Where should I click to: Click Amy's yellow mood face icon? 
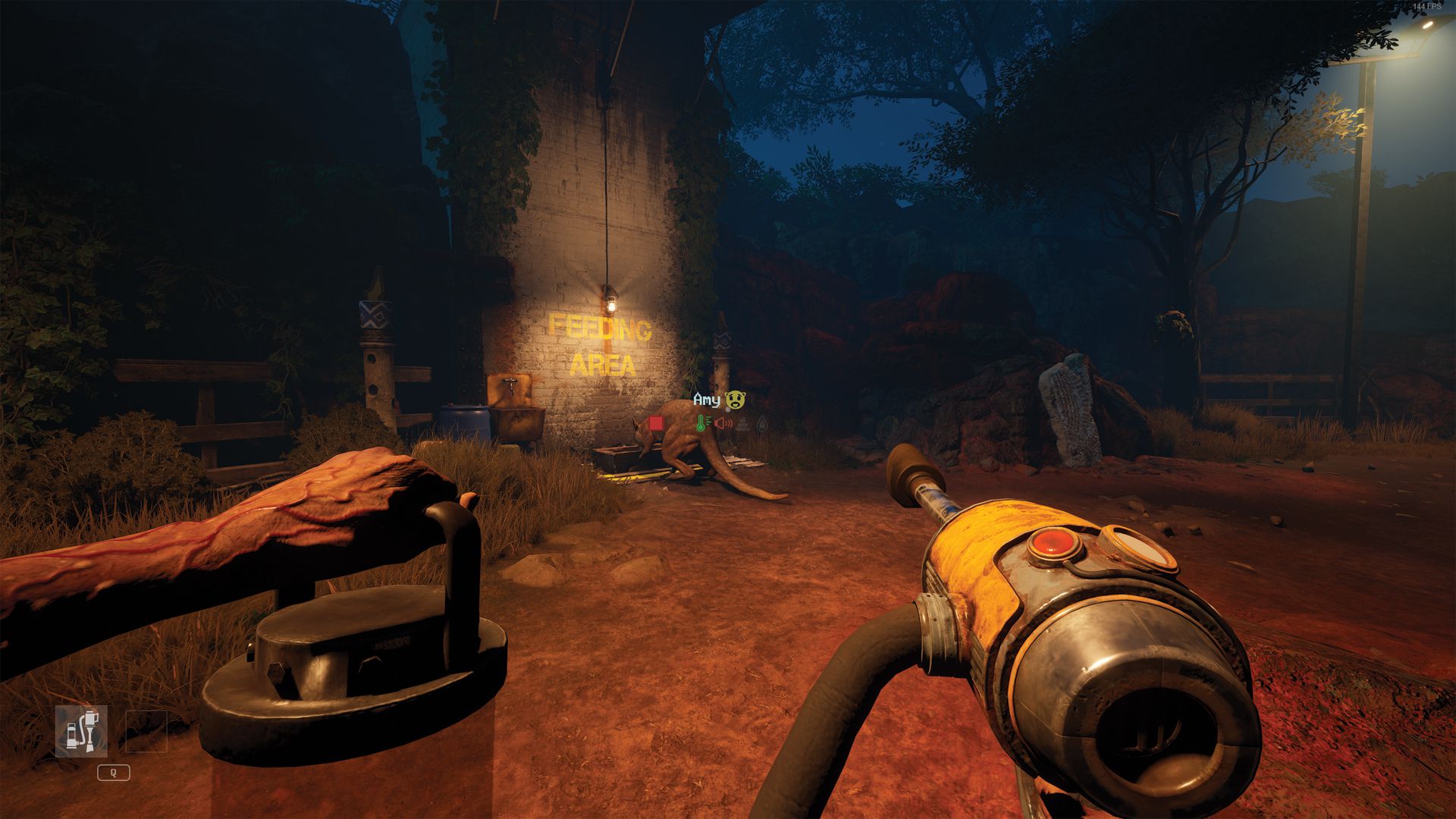(735, 400)
